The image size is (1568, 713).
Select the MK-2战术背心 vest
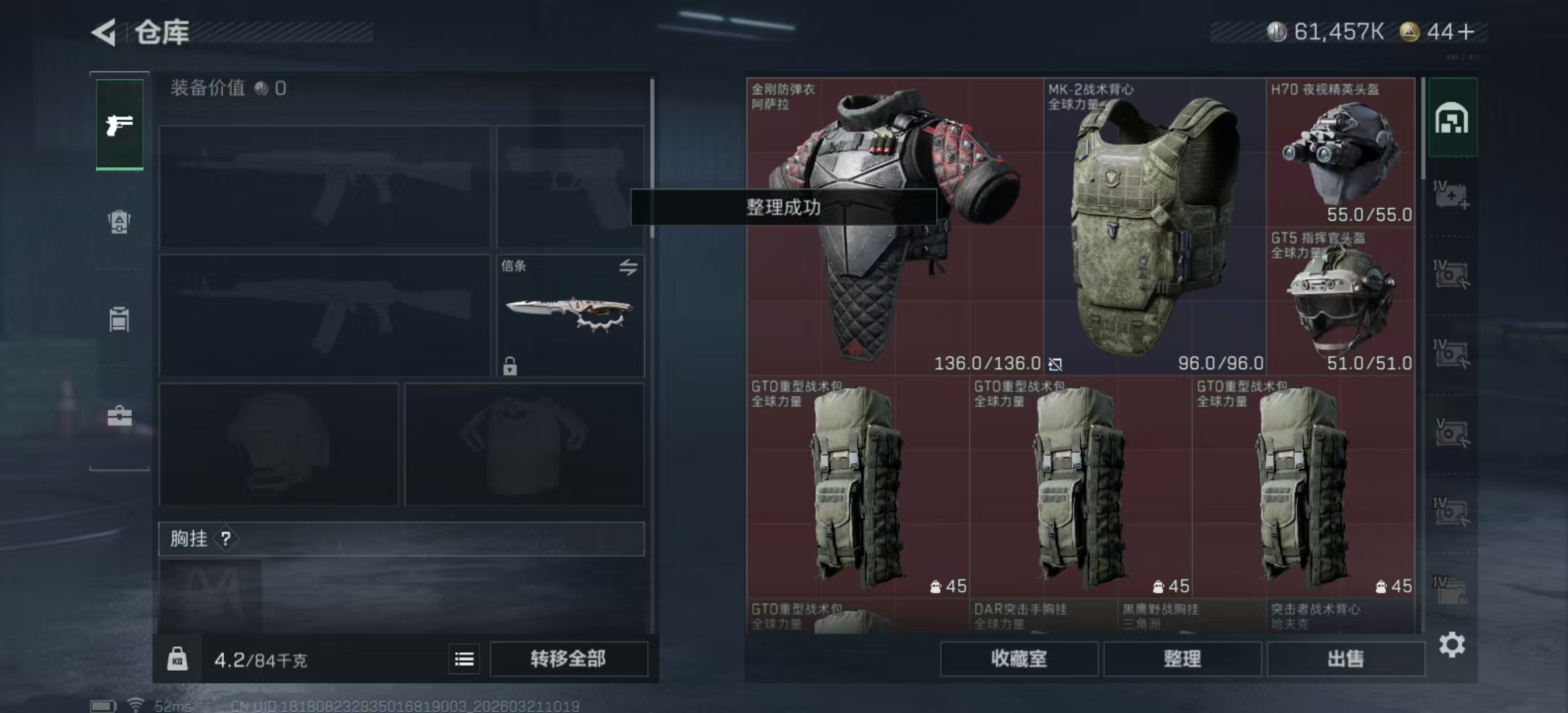(x=1154, y=224)
